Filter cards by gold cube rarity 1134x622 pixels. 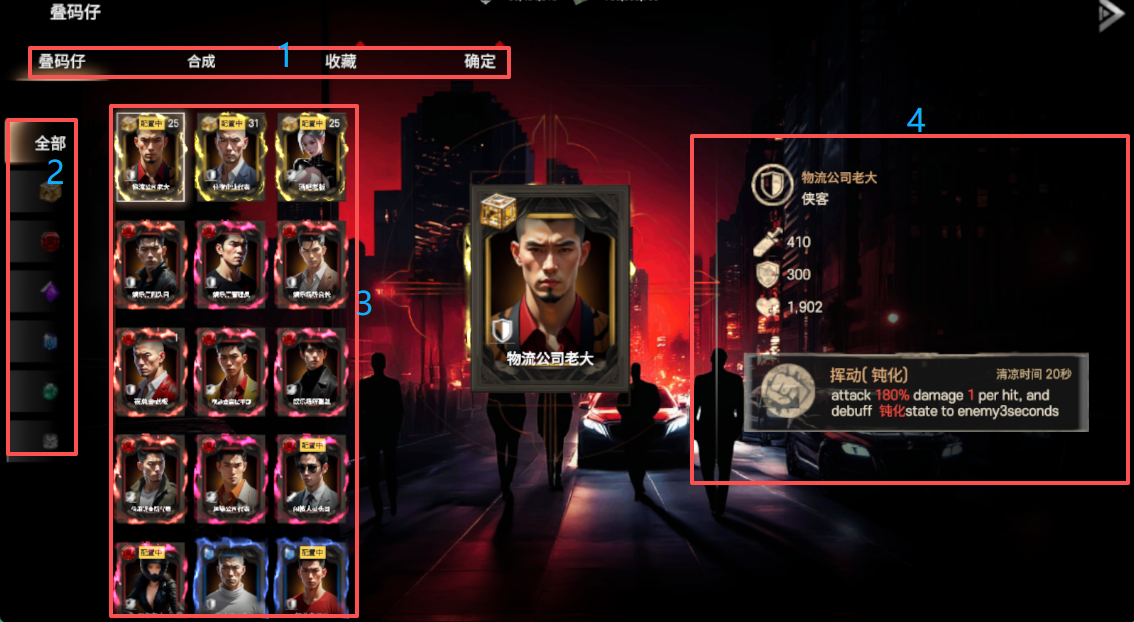point(50,193)
